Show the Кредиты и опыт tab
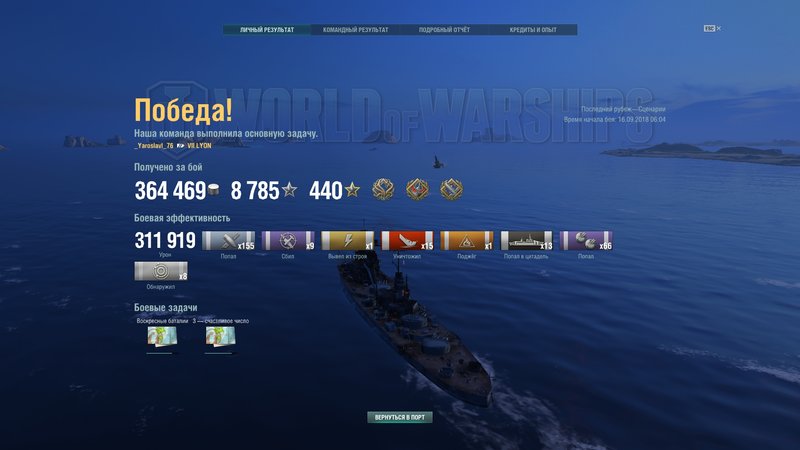The width and height of the screenshot is (800, 450). coord(533,30)
